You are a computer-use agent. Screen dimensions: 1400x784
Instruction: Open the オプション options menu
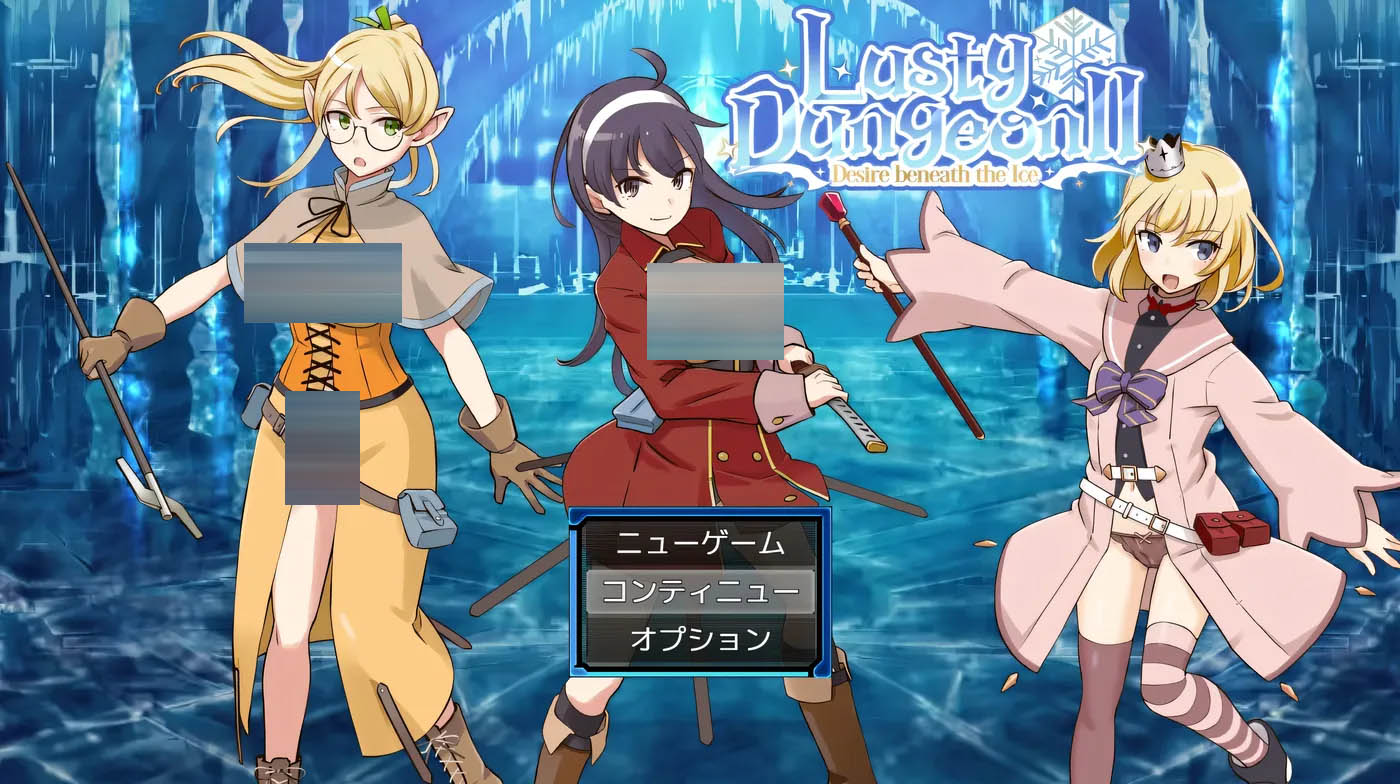[700, 639]
